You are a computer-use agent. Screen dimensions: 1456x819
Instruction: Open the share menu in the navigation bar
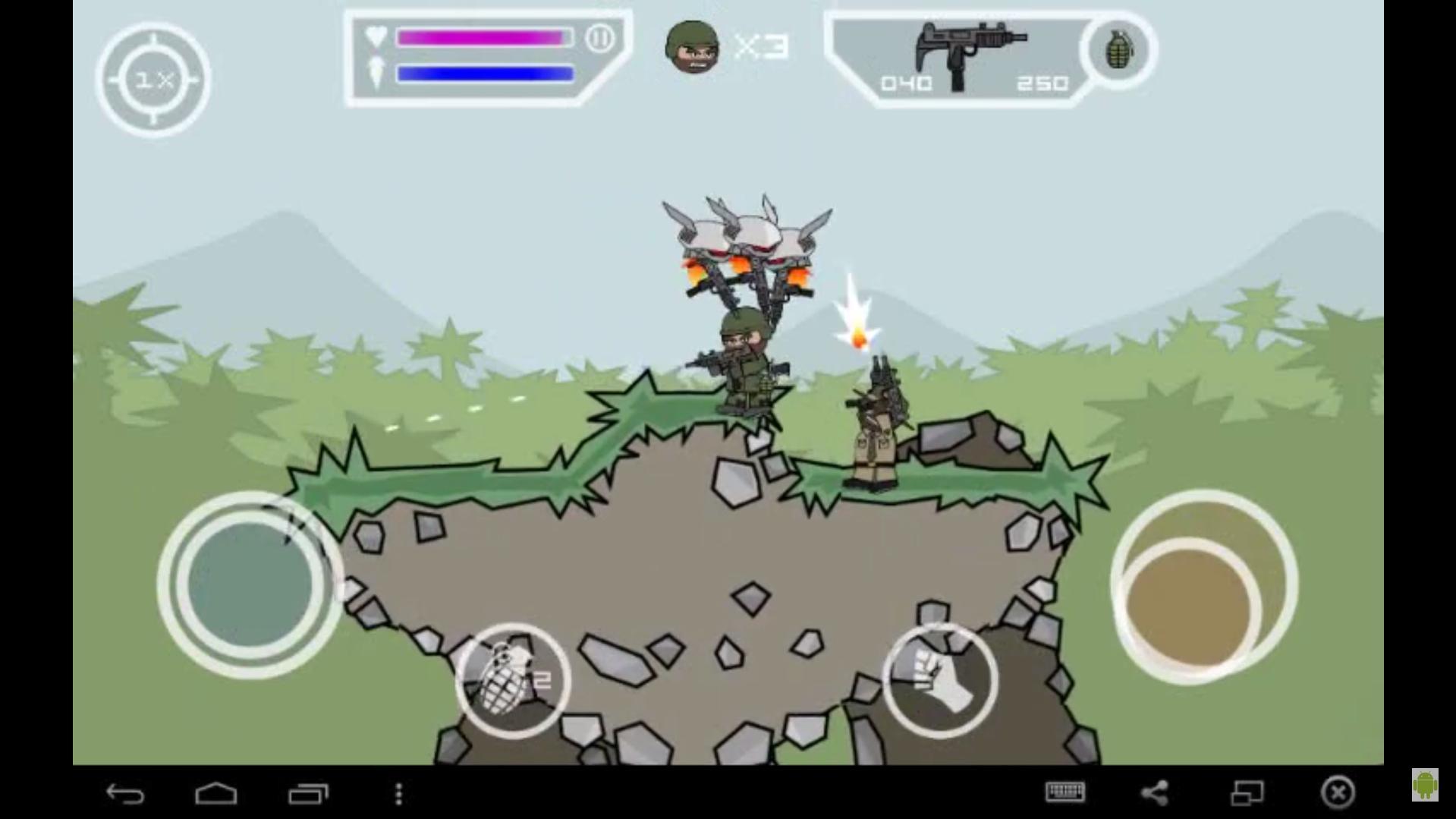point(1155,792)
